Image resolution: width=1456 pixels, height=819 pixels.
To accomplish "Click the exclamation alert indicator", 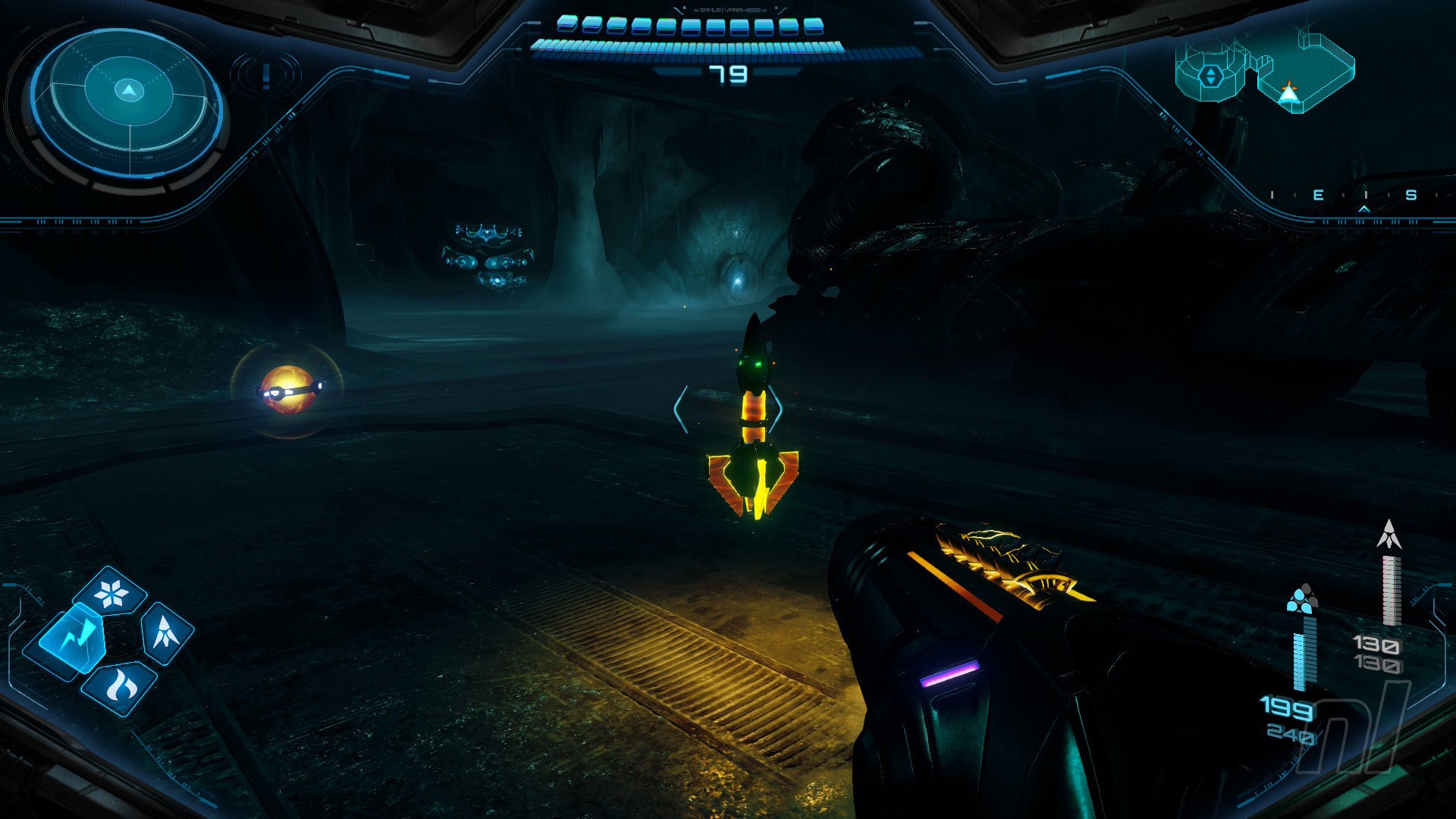I will tap(266, 75).
